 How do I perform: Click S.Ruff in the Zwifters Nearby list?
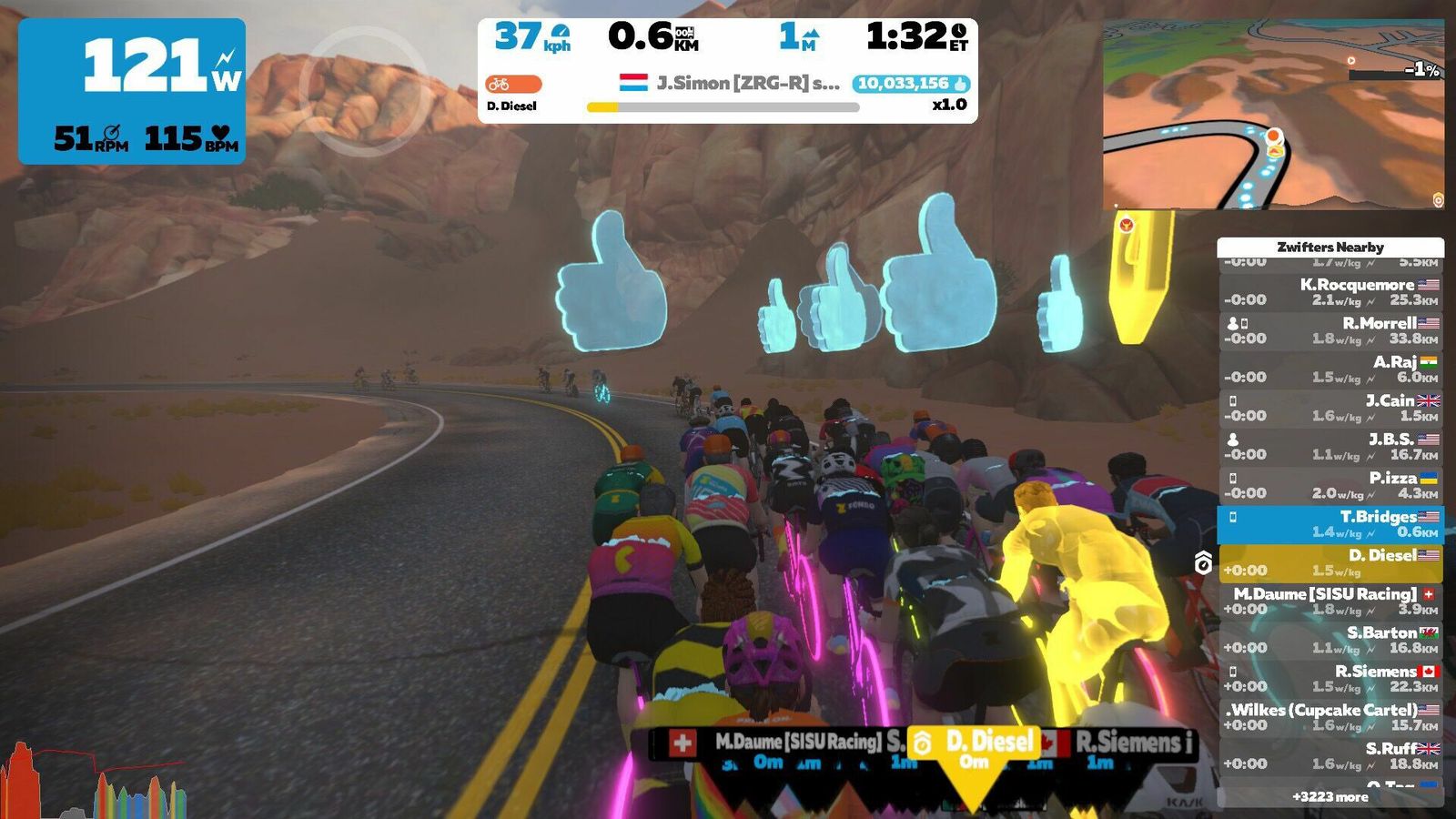click(x=1330, y=755)
